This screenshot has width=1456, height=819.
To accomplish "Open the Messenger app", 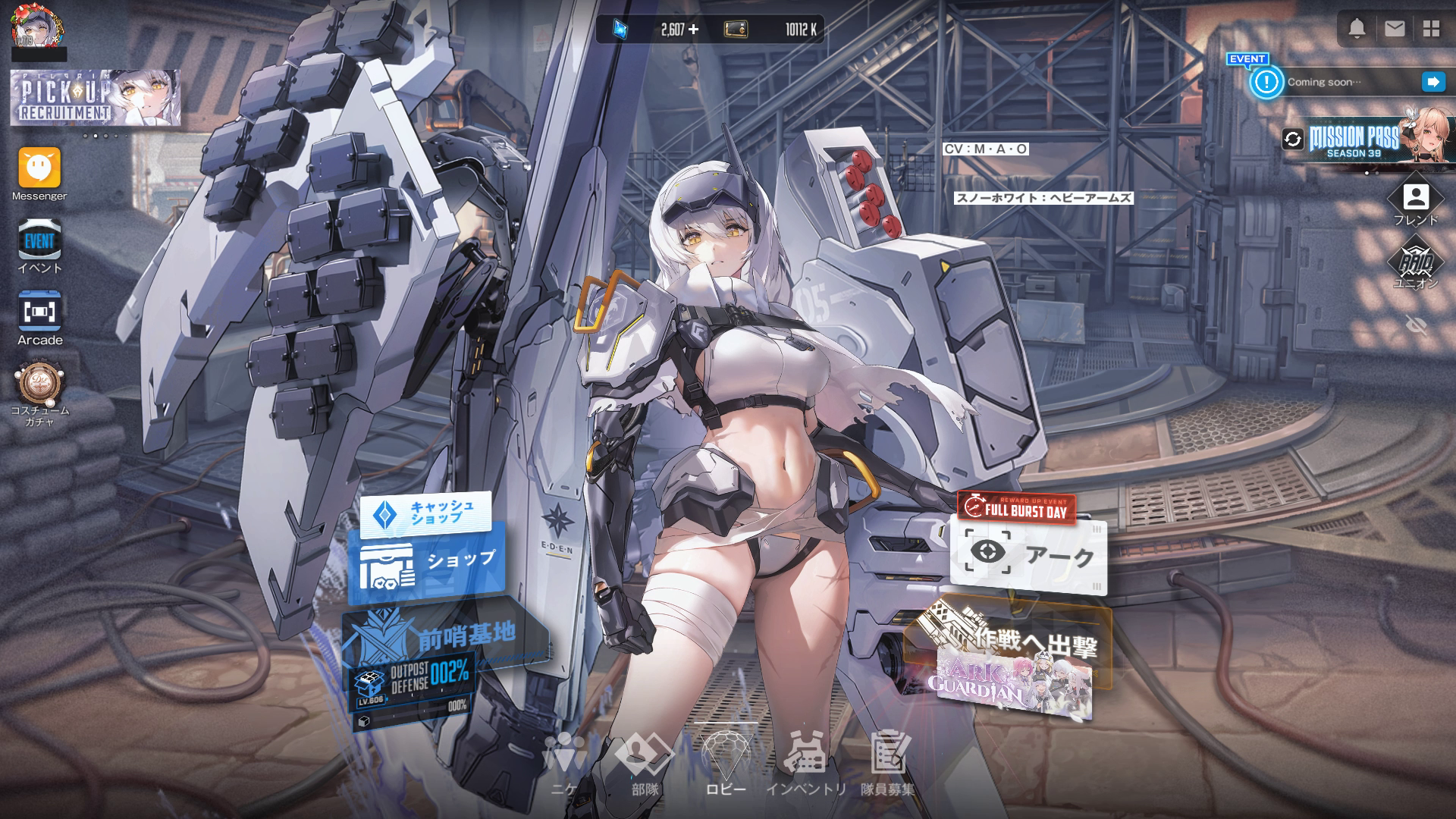I will [39, 168].
